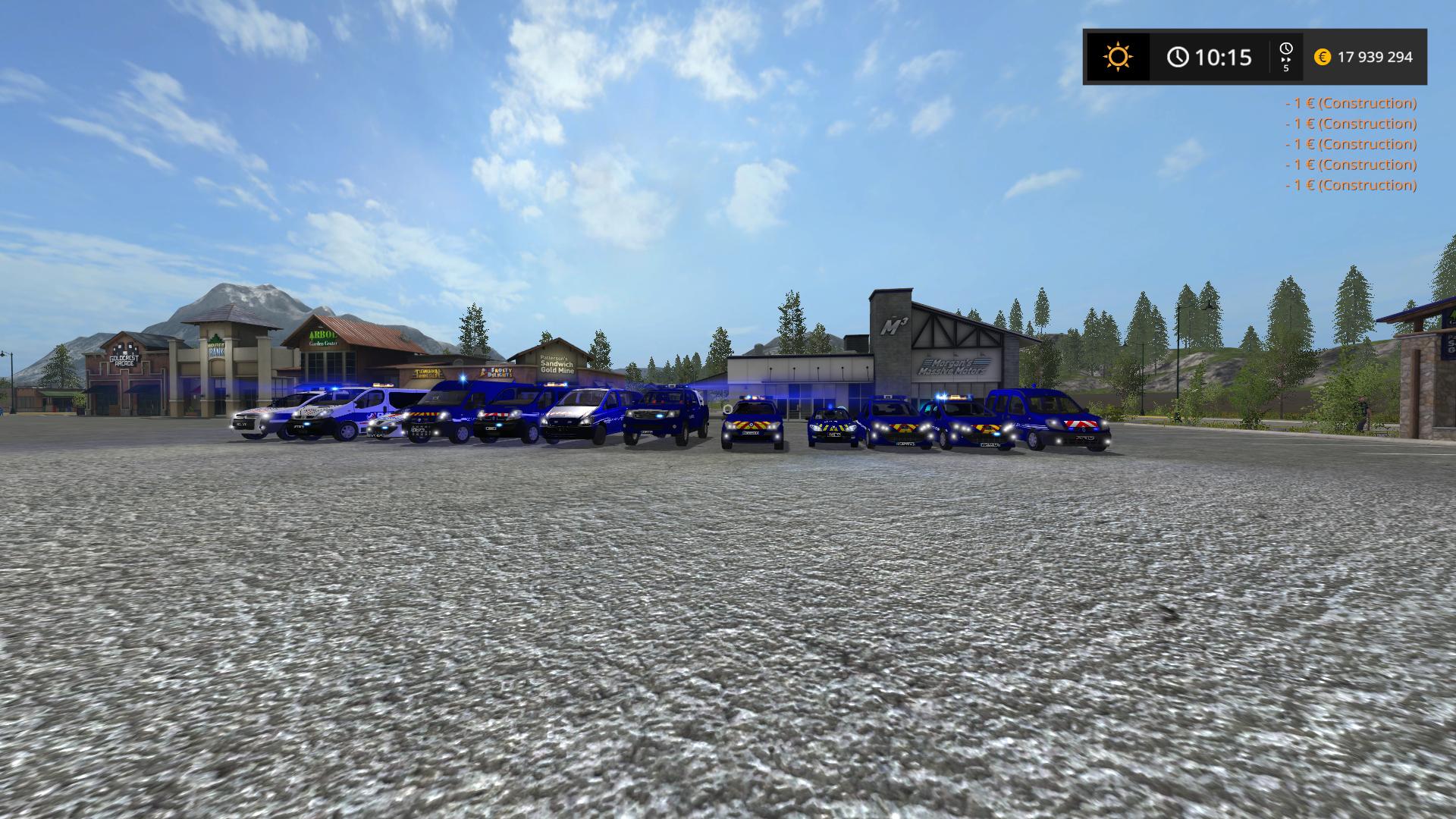
Task: Click the red-and-white striped bumper on the van
Action: point(1083,425)
